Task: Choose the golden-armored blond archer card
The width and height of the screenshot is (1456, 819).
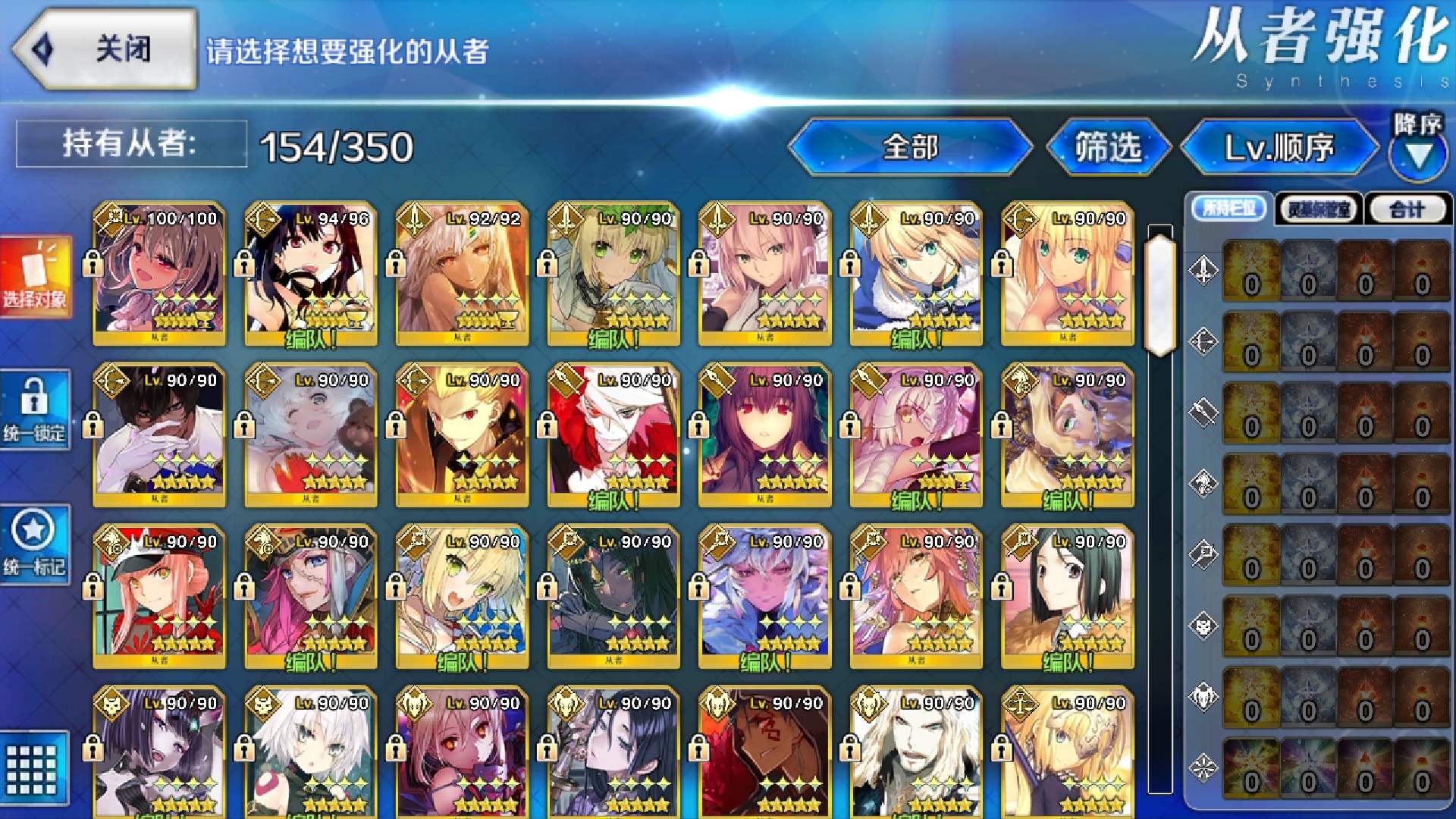Action: click(x=462, y=435)
